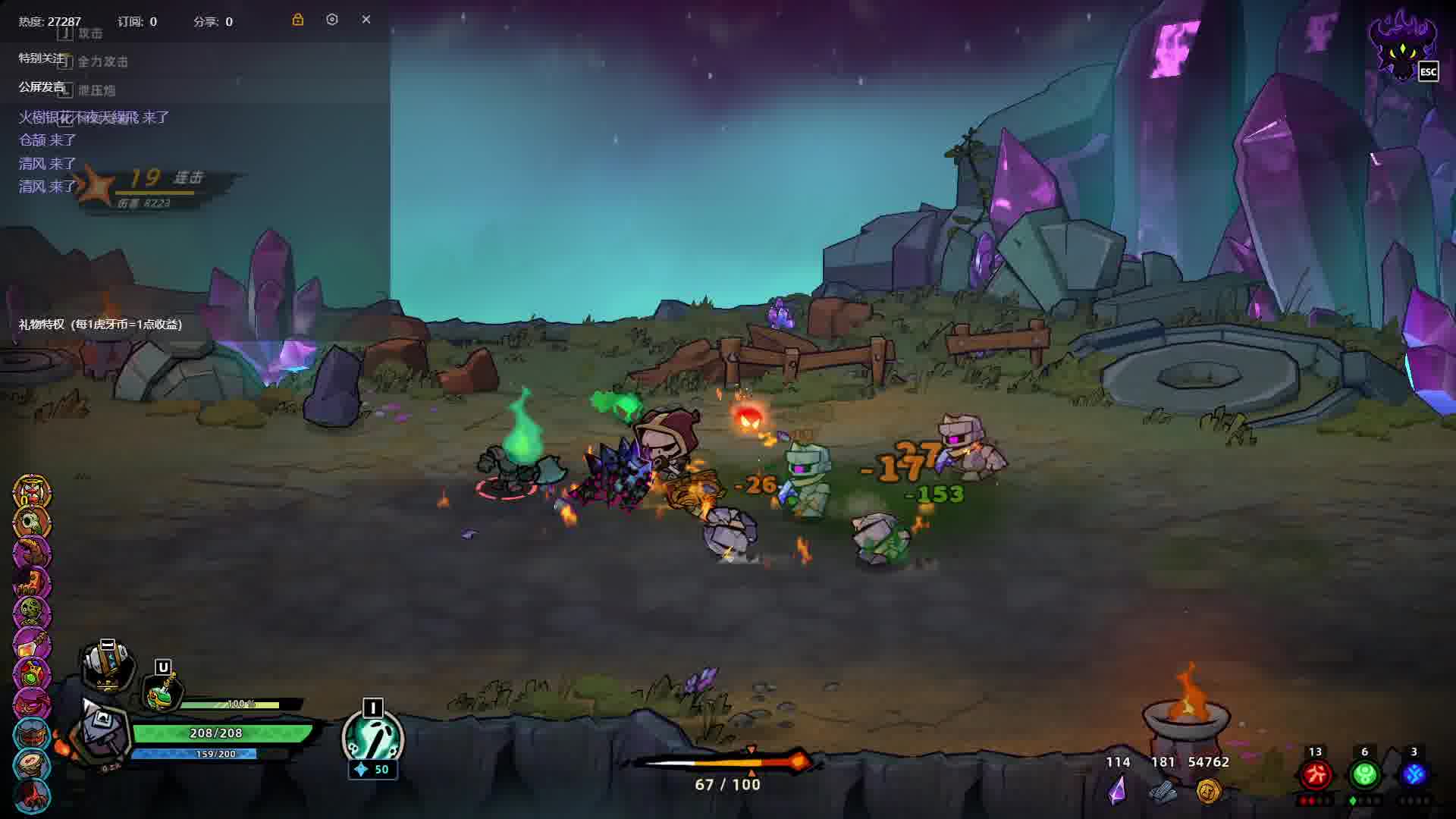
Task: Click the hammer knight character portrait
Action: point(101,733)
